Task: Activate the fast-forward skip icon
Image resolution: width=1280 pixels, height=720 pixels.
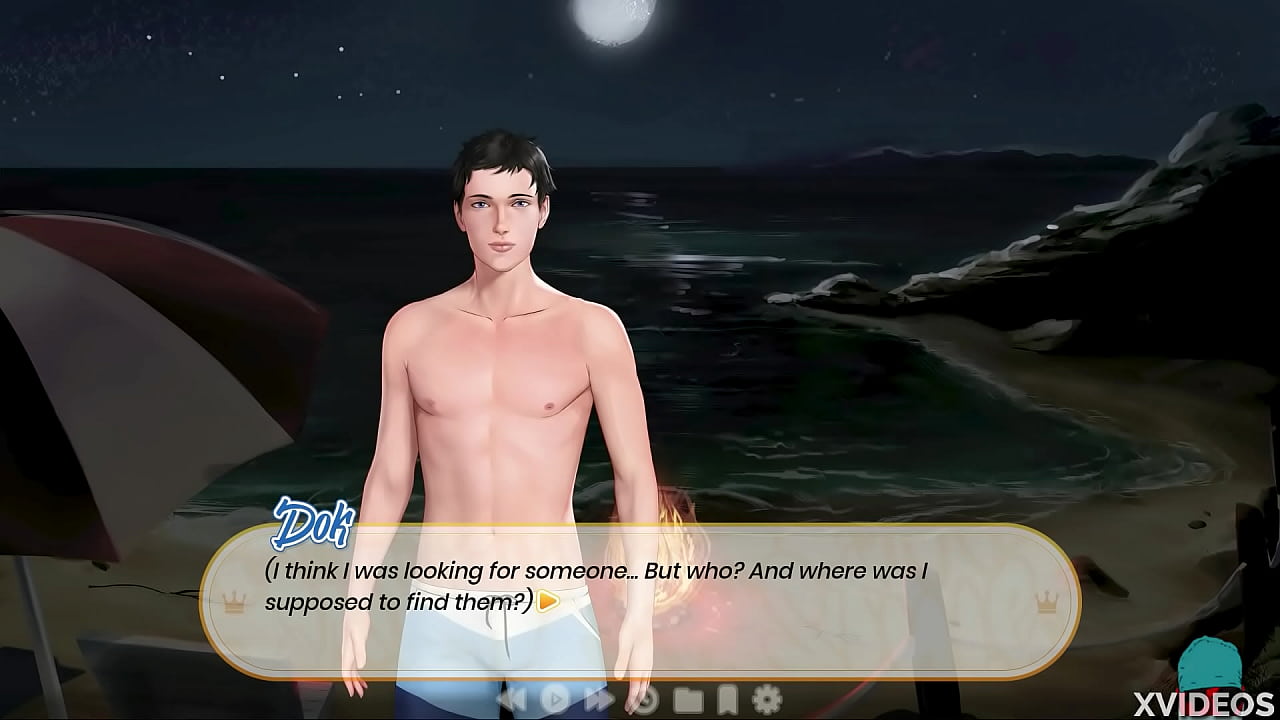Action: click(x=600, y=700)
